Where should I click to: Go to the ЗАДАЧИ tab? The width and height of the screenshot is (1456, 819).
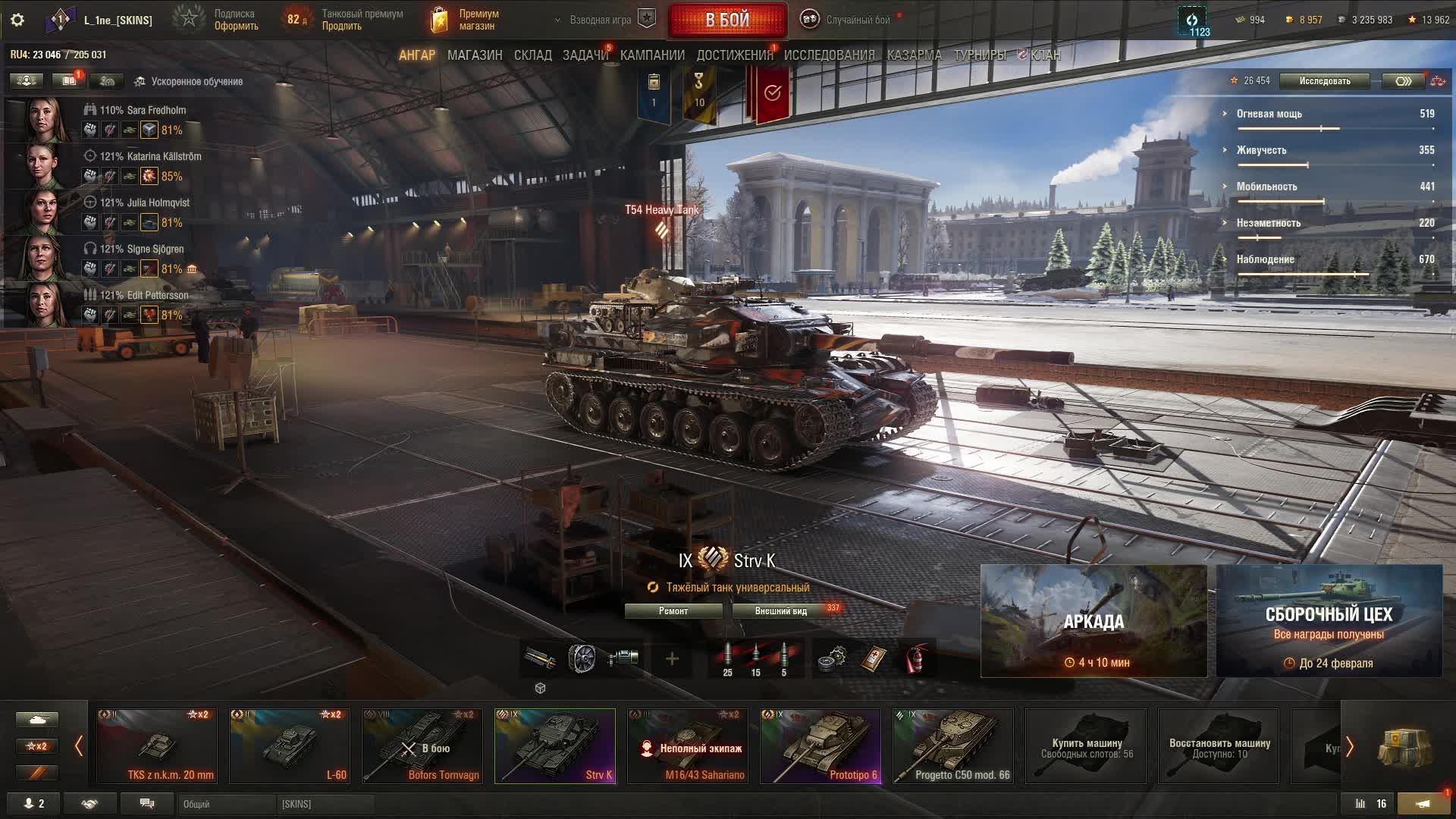585,55
